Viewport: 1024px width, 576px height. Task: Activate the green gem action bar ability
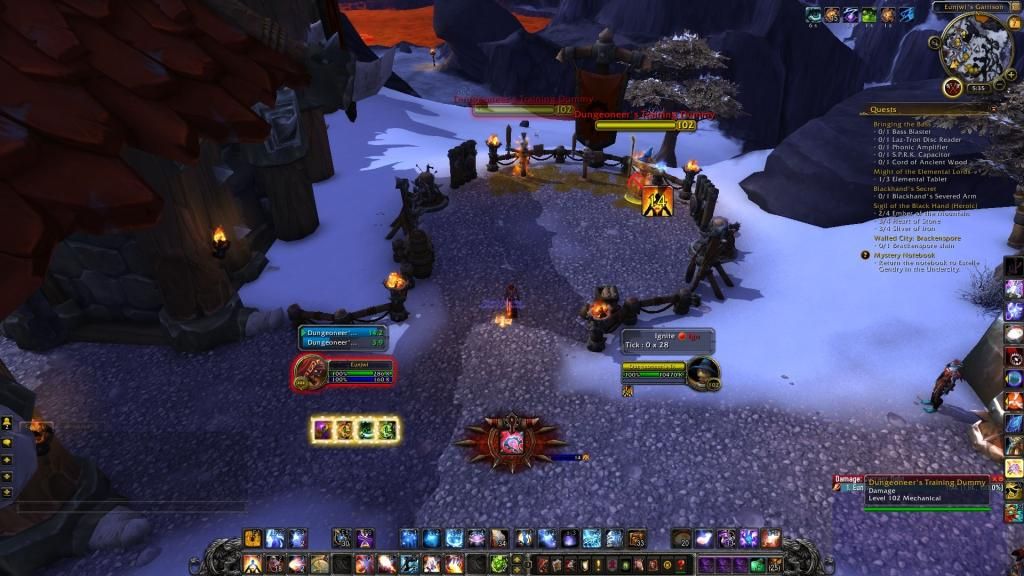(500, 561)
